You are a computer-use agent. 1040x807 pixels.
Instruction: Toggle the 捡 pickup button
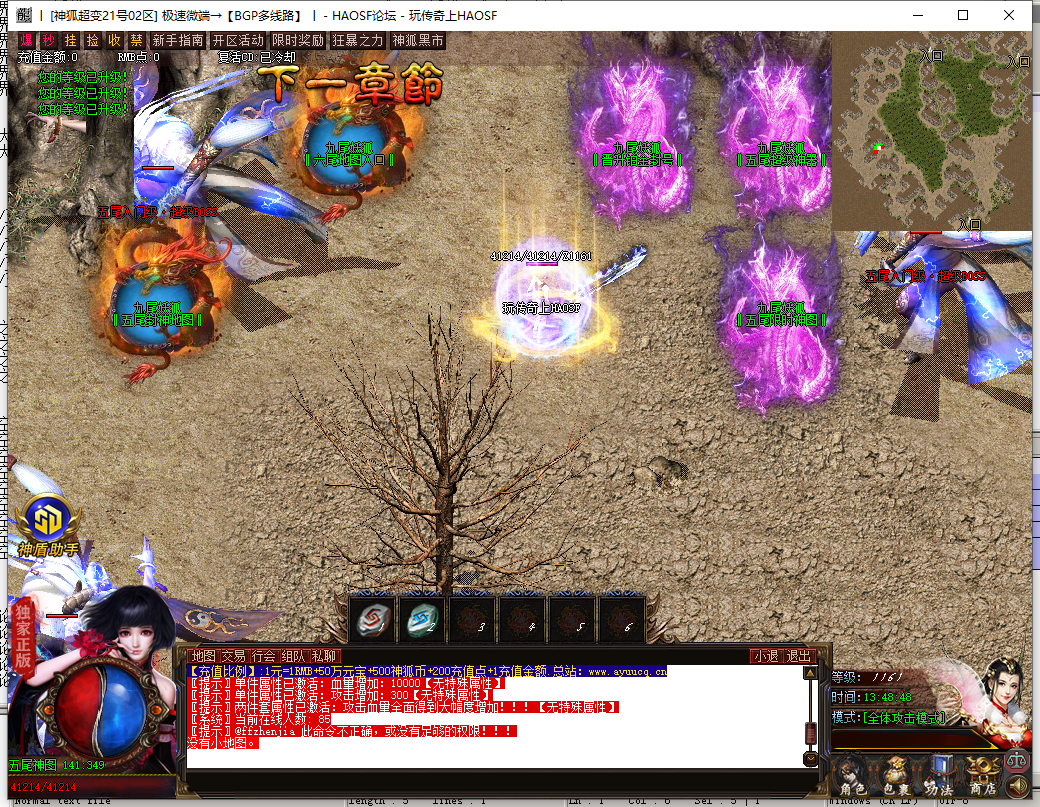tap(92, 41)
